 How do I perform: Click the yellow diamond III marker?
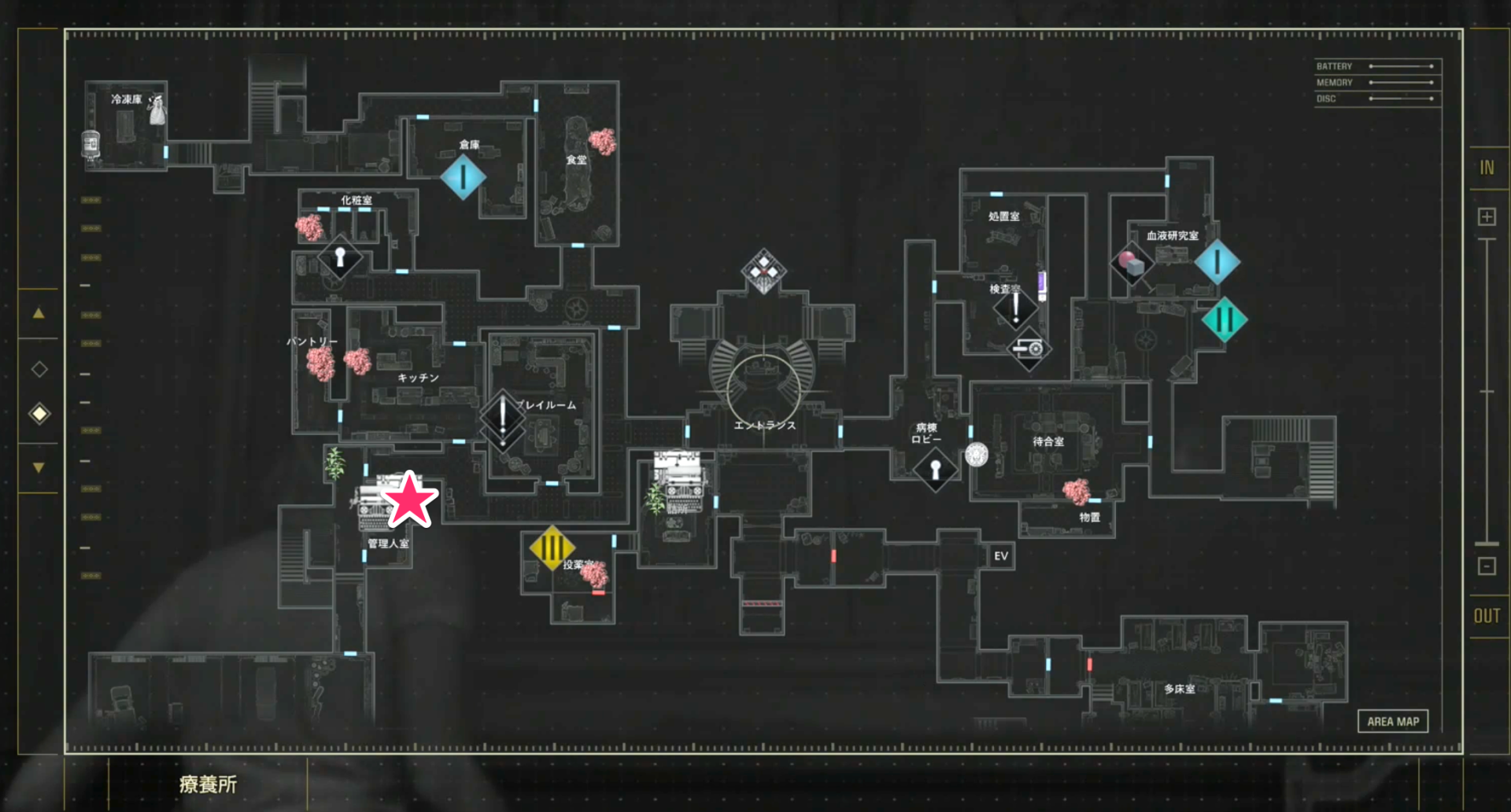coord(552,548)
